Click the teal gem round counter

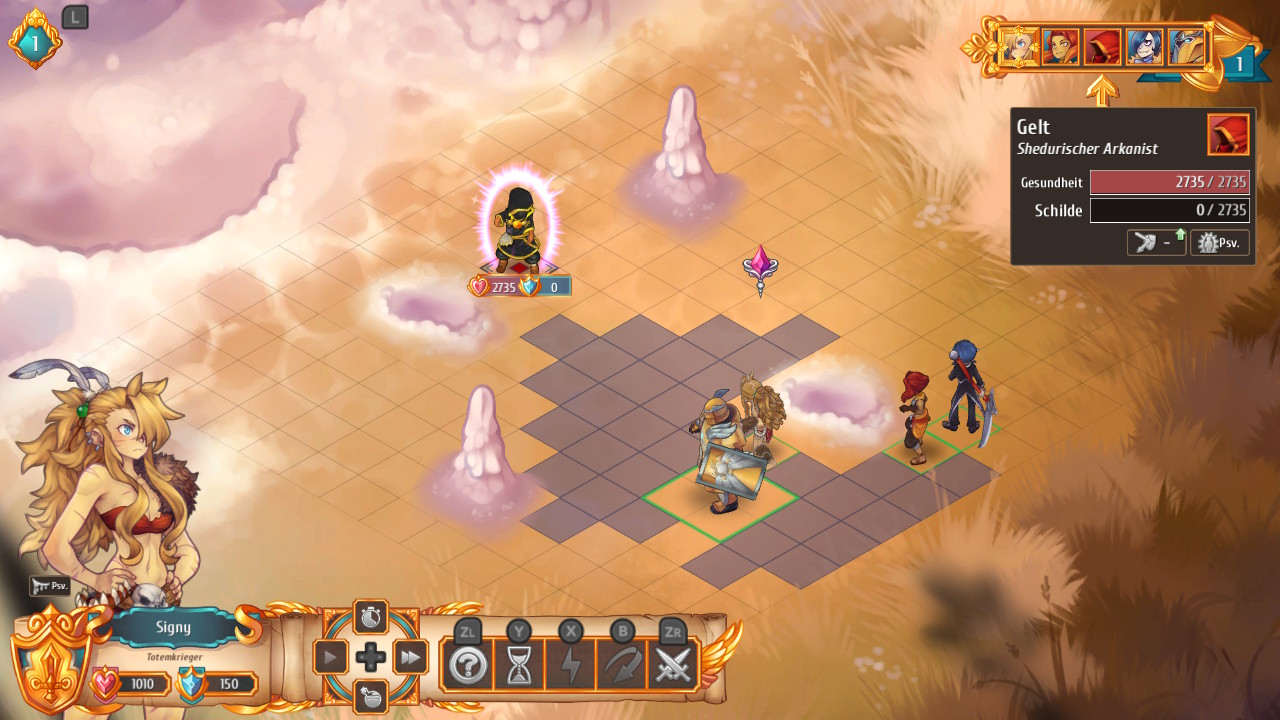(35, 43)
